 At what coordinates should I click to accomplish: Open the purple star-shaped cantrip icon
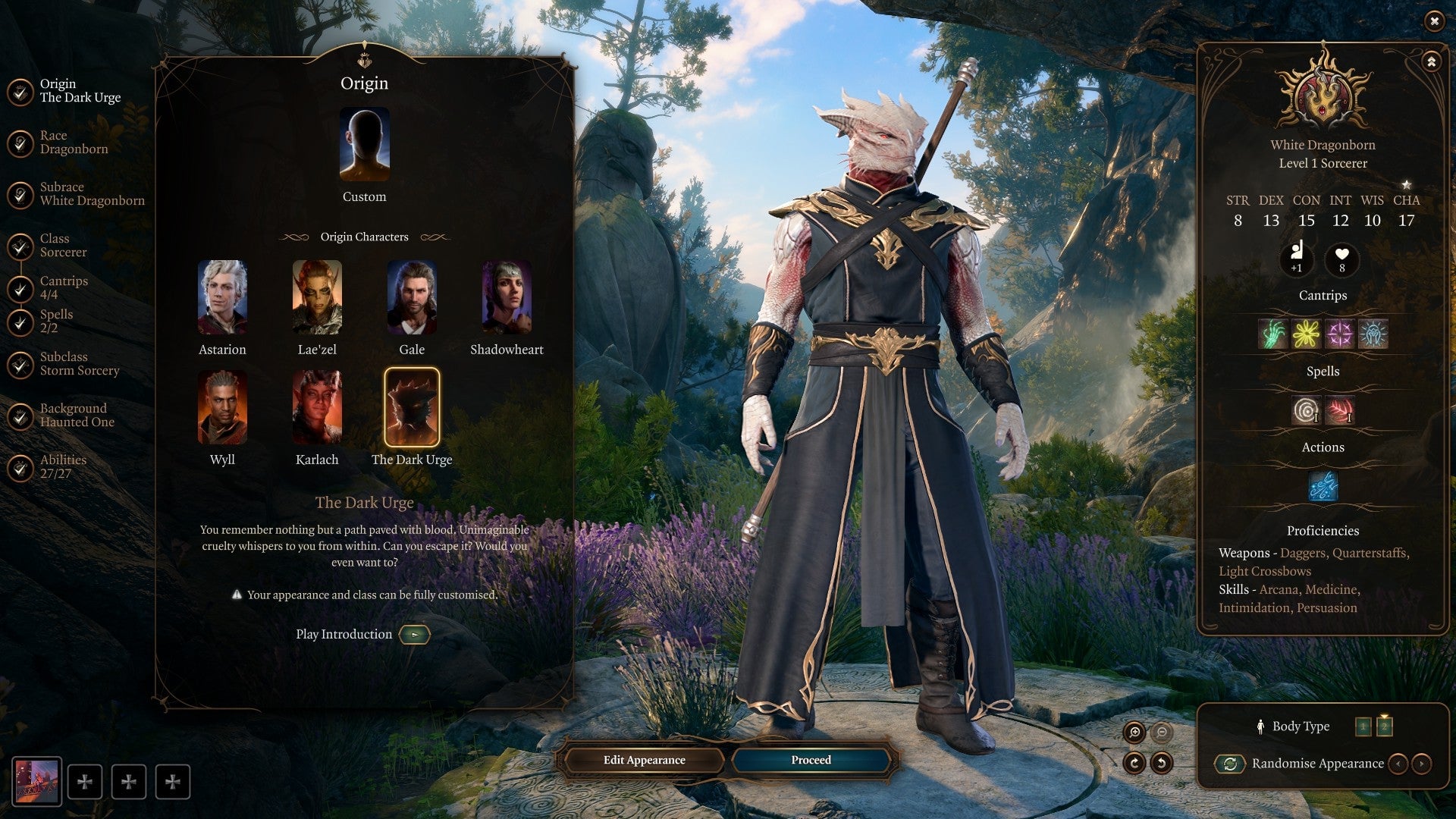1341,334
